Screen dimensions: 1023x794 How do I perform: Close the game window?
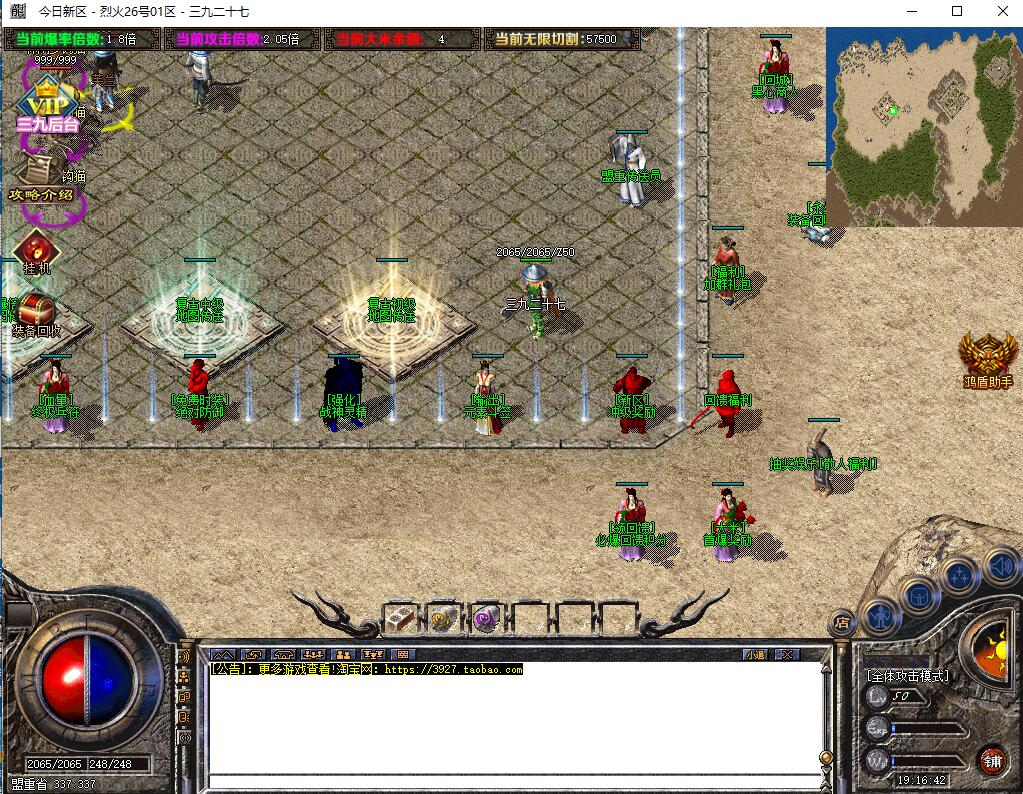pyautogui.click(x=1001, y=12)
